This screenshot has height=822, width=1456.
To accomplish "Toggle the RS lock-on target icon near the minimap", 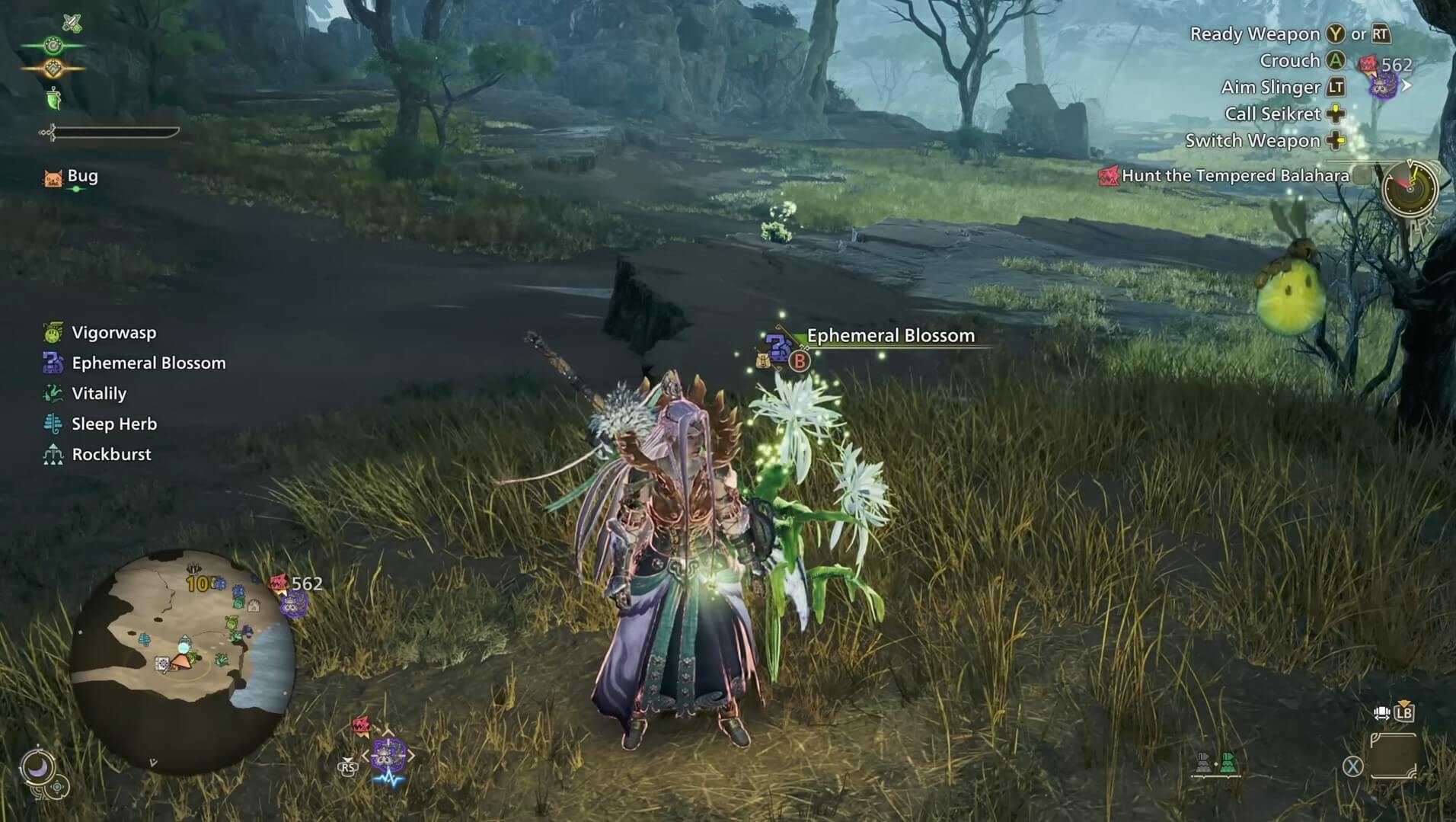I will 349,768.
